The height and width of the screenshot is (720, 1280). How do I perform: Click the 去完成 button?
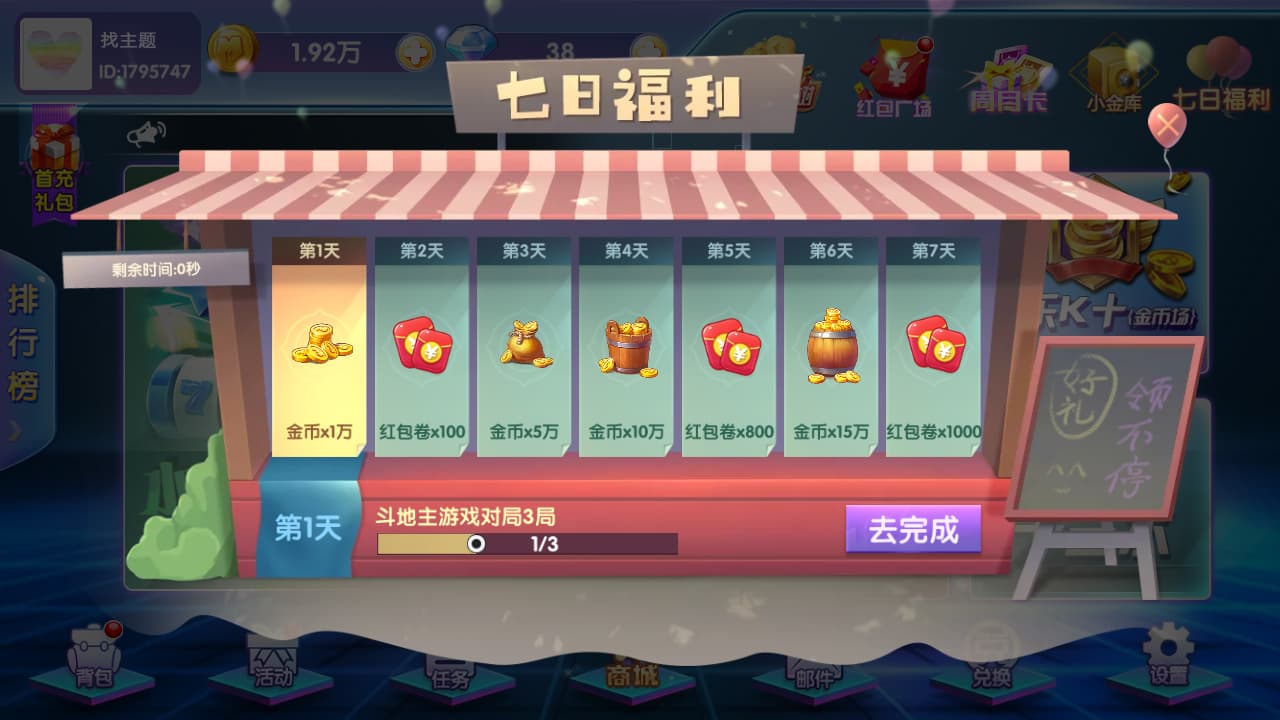click(x=912, y=530)
